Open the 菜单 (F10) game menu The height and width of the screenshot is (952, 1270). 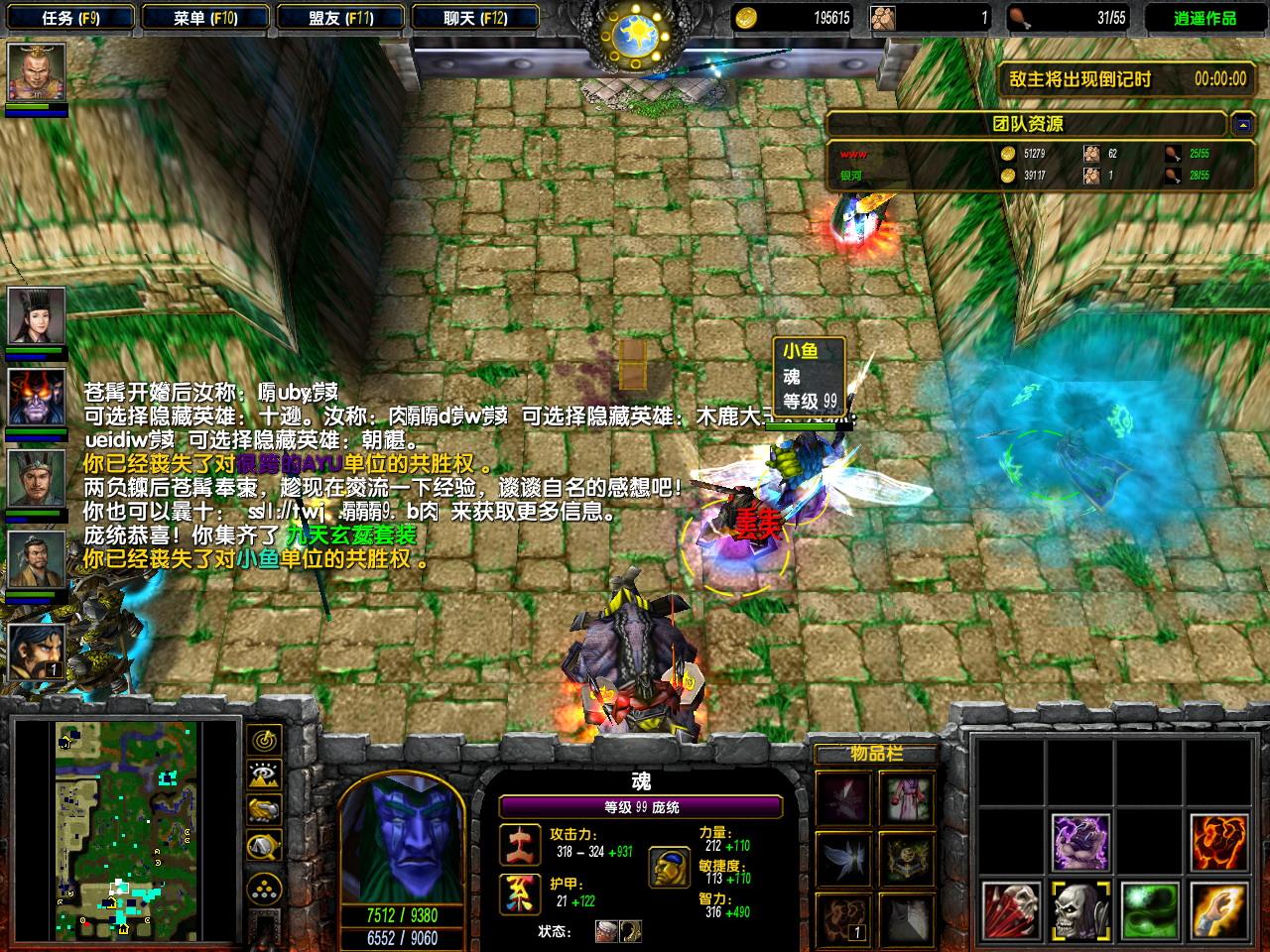tap(205, 18)
